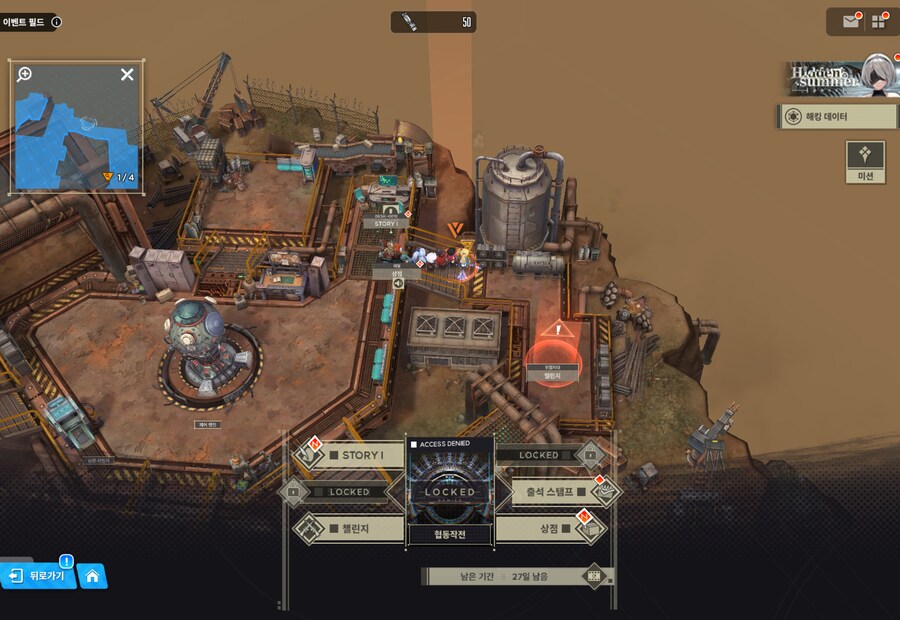900x620 pixels.
Task: Show the 이벤트 필드 info tooltip
Action: [56, 21]
